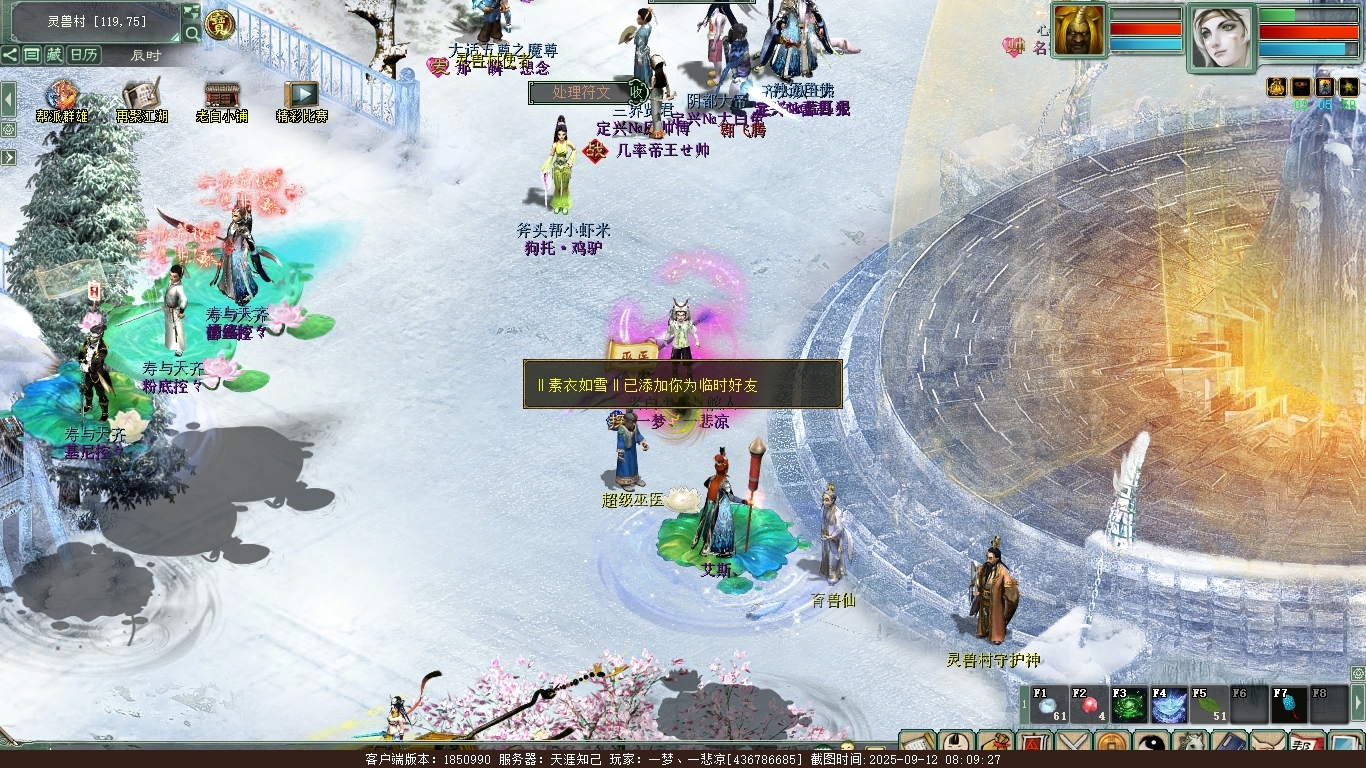Screen dimensions: 1366x768
Task: Select the white-haired player portrait
Action: click(1221, 37)
